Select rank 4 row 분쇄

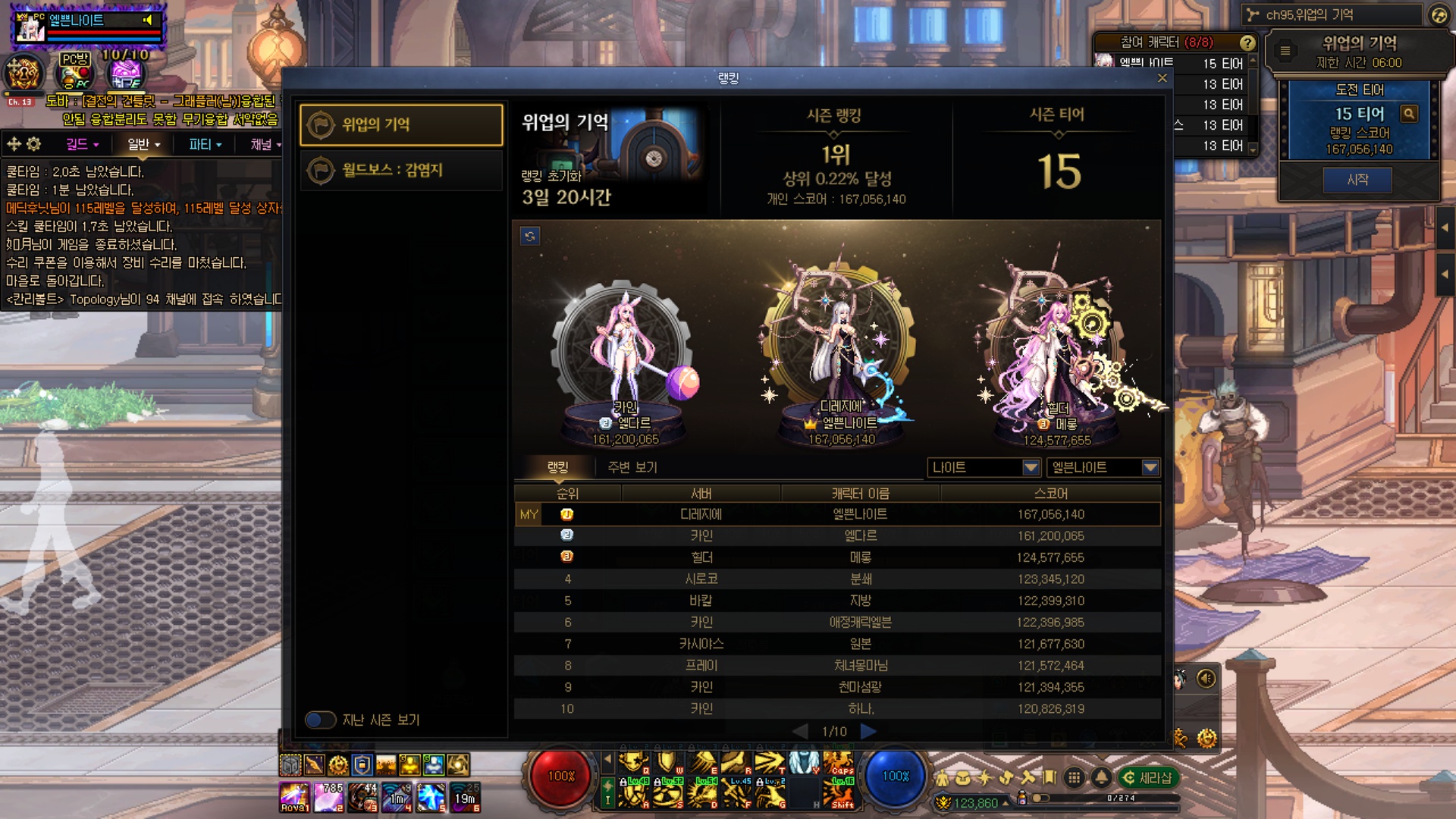point(837,579)
